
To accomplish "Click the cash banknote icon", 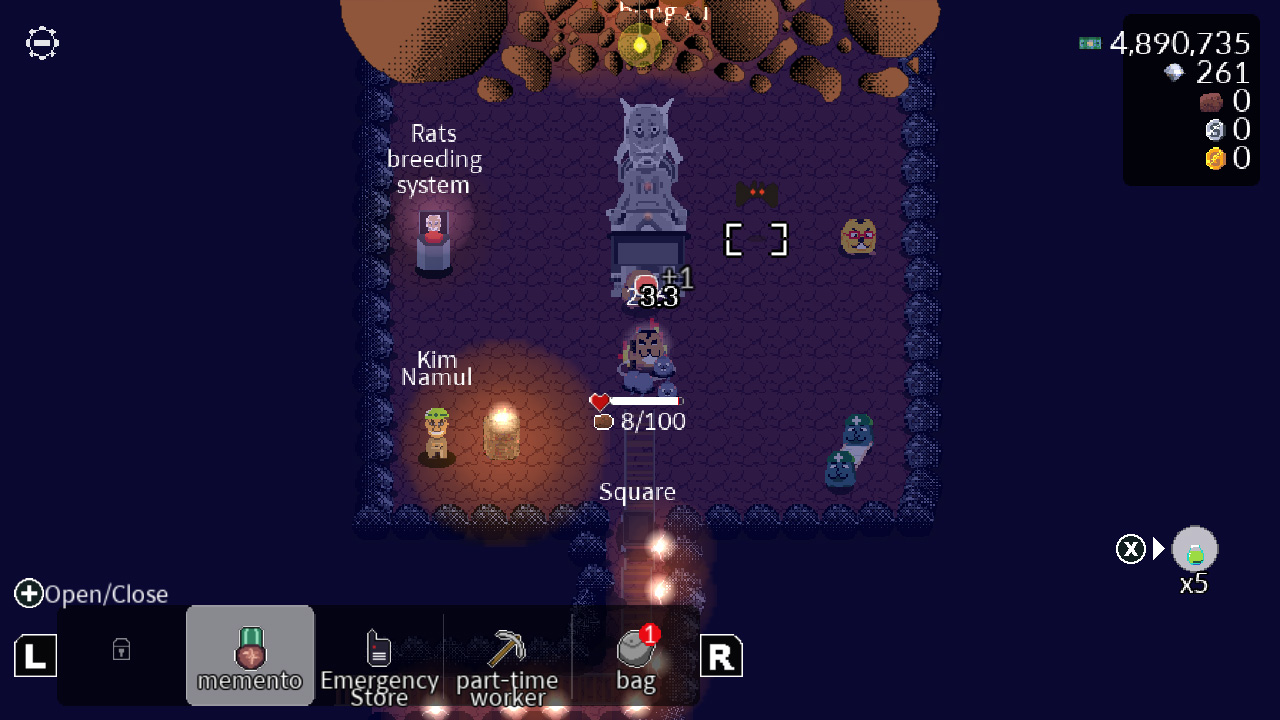I will tap(1088, 43).
